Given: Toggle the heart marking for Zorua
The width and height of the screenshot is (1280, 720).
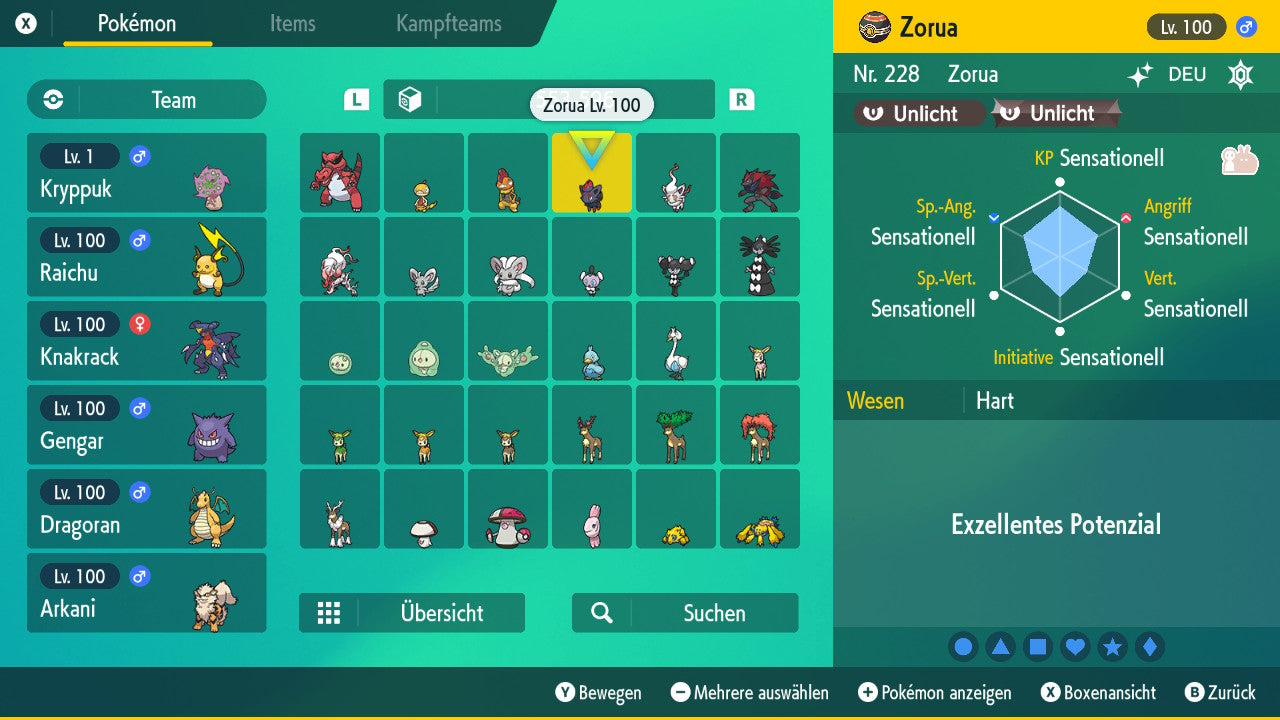Looking at the screenshot, I should click(1075, 646).
